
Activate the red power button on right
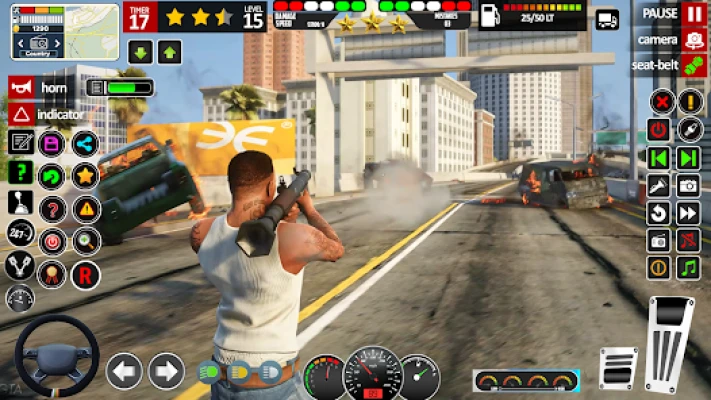click(659, 130)
